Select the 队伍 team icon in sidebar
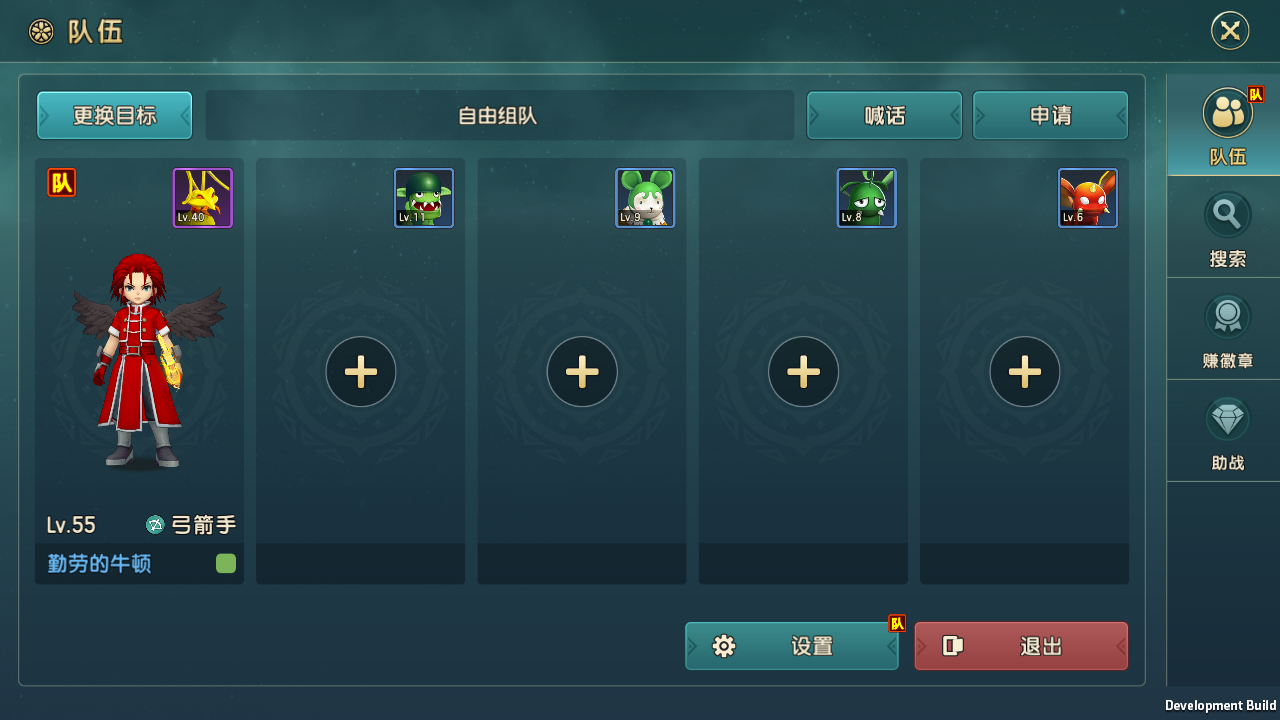The height and width of the screenshot is (720, 1280). (x=1227, y=112)
